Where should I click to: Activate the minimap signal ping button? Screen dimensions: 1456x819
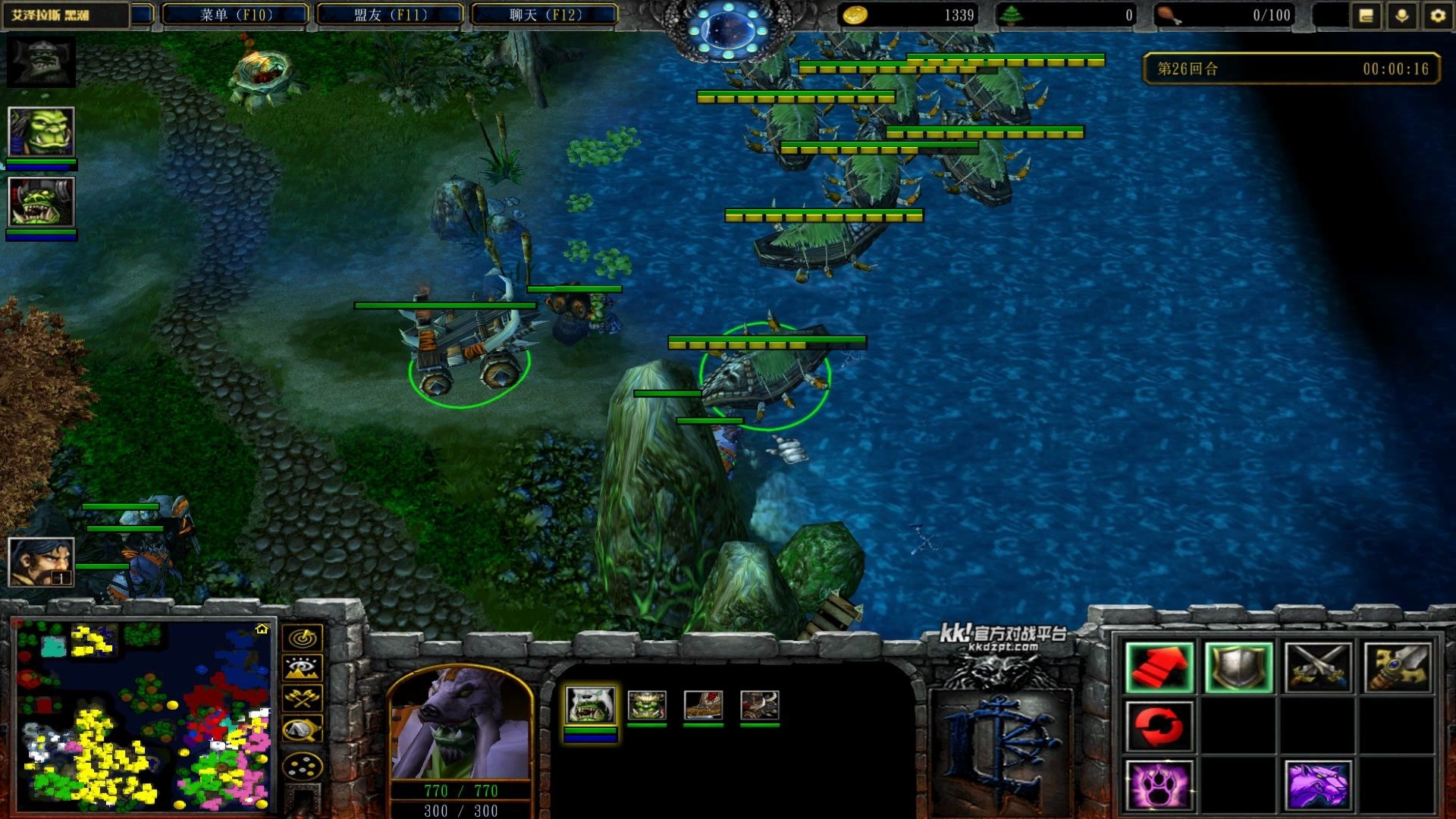tap(303, 638)
